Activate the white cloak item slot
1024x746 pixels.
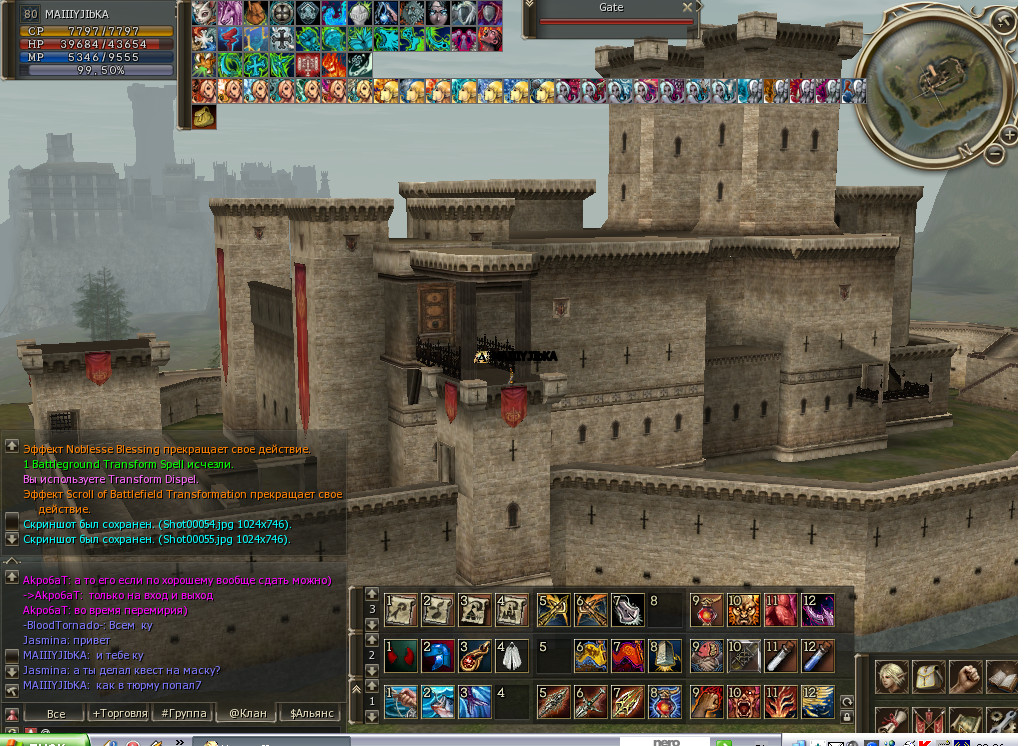click(511, 656)
